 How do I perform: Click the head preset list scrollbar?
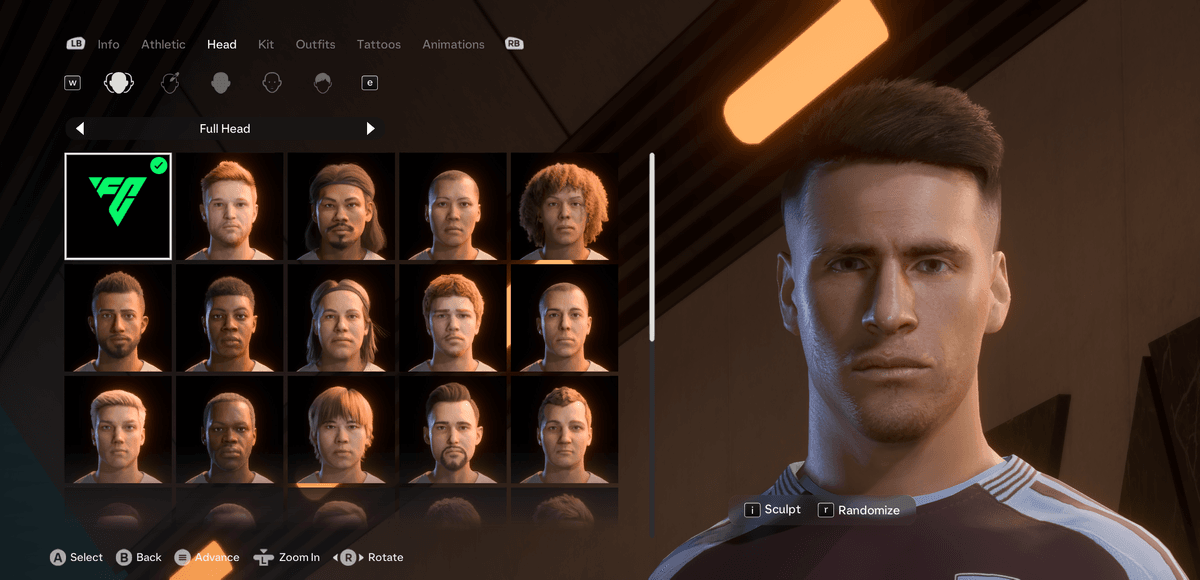pos(652,246)
